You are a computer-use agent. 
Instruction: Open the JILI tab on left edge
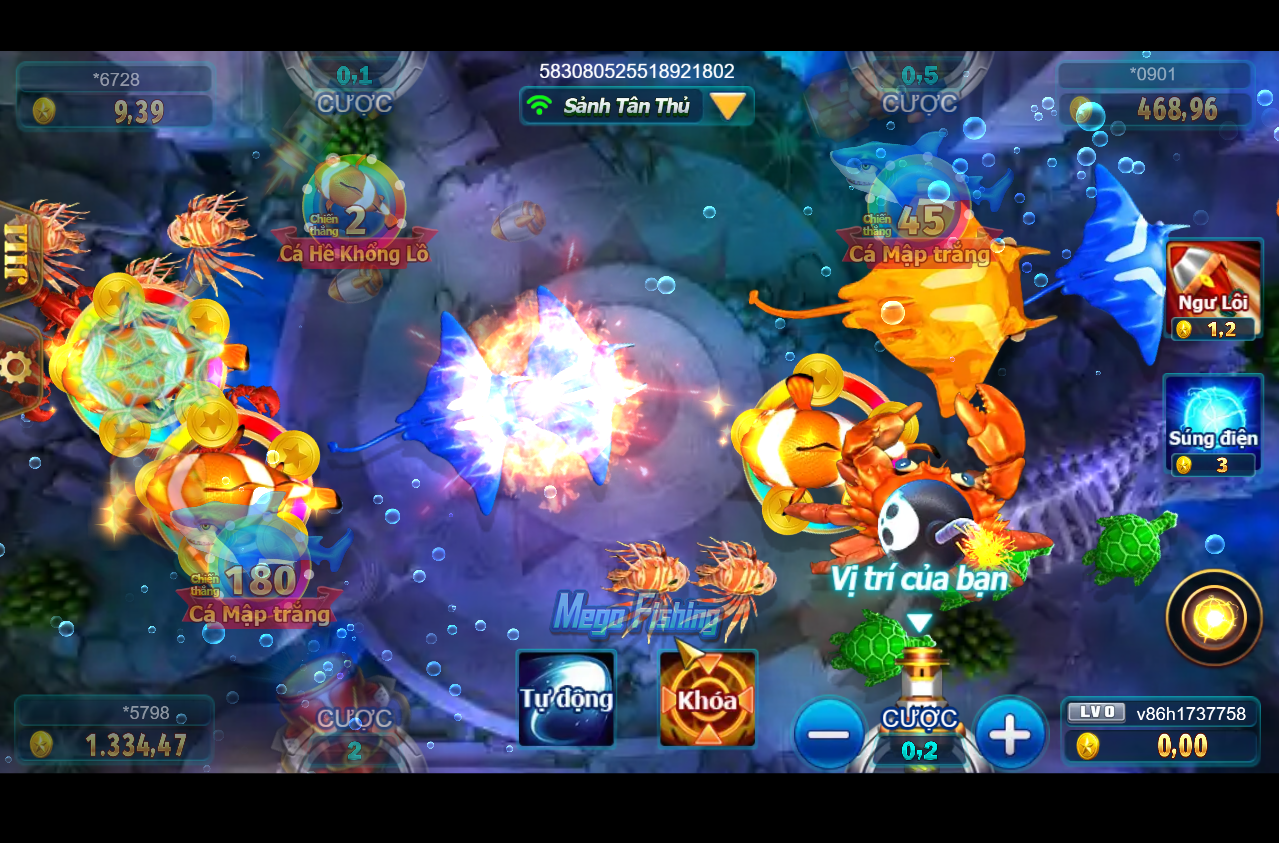click(15, 256)
